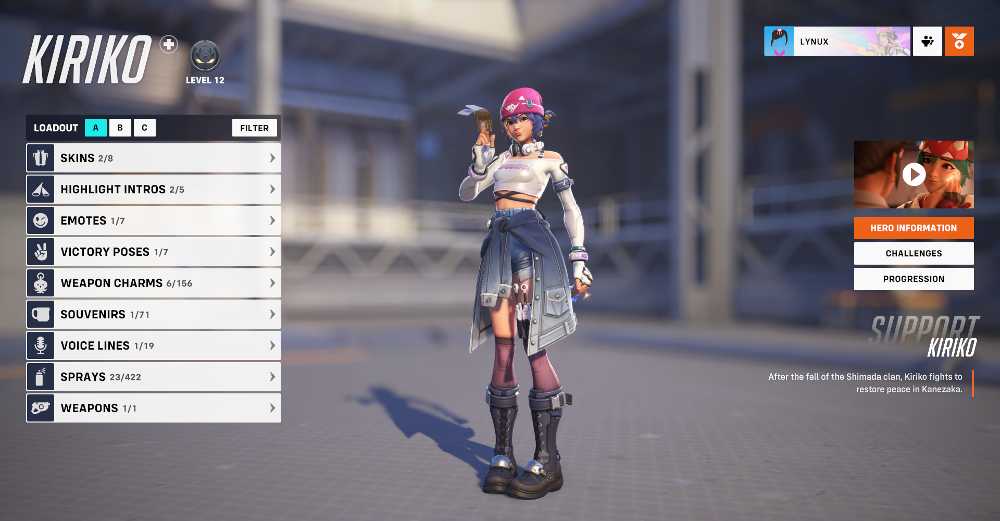Viewport: 1000px width, 521px height.
Task: Open the Skins category
Action: coord(153,158)
